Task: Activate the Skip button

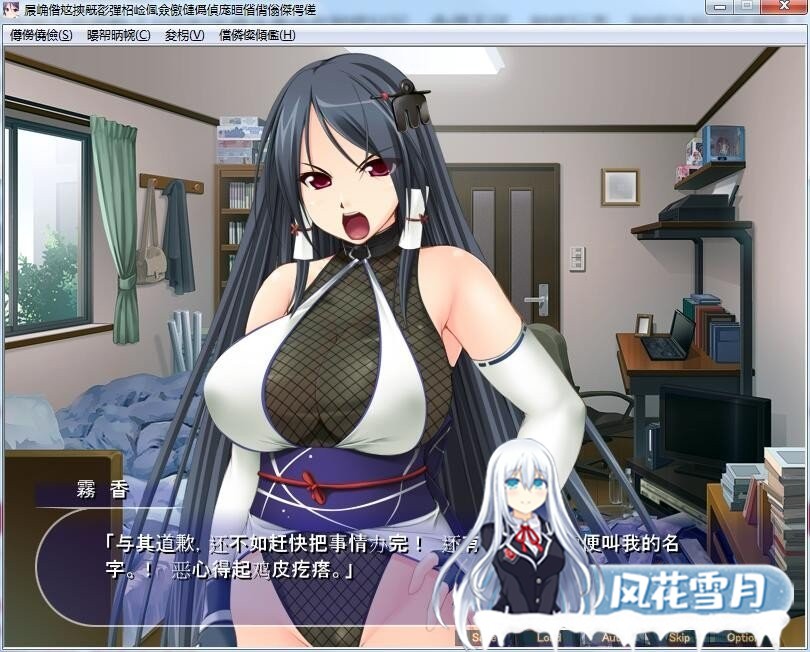Action: coord(679,637)
